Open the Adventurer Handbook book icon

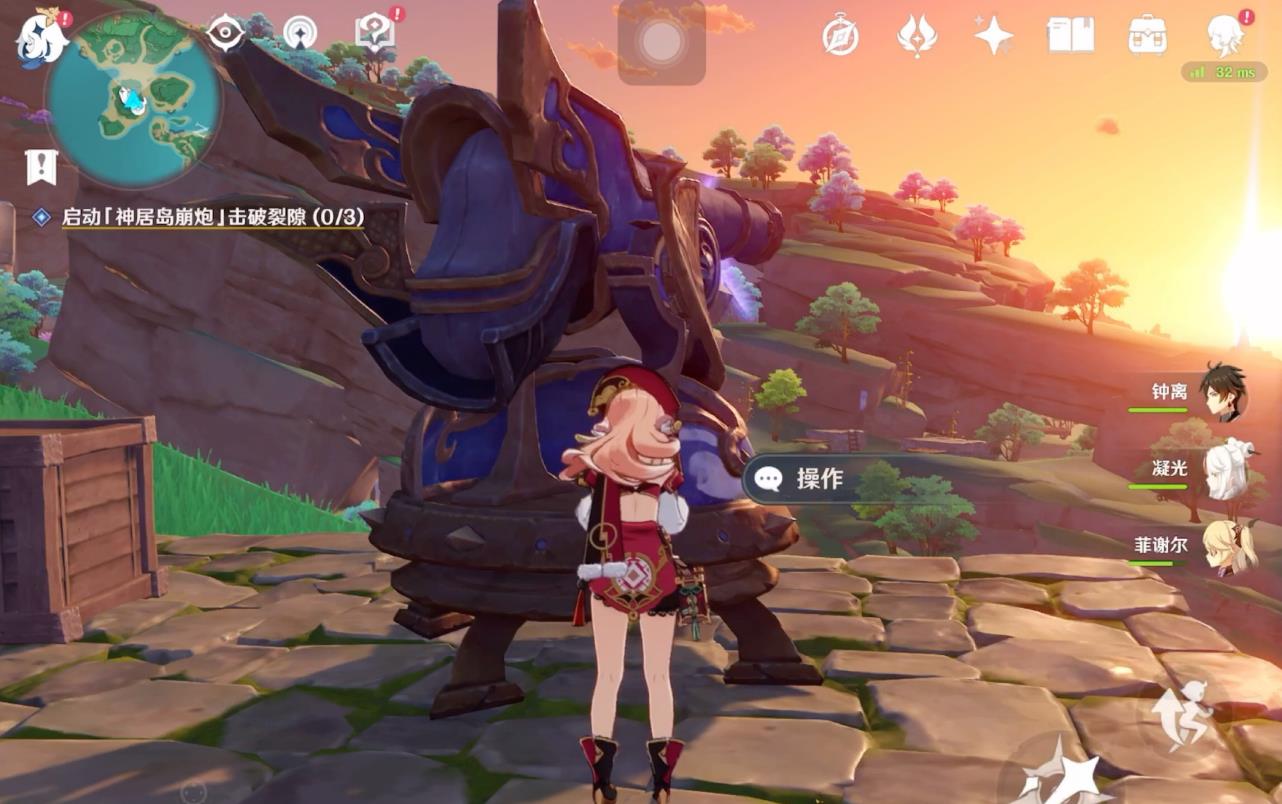tap(1071, 35)
